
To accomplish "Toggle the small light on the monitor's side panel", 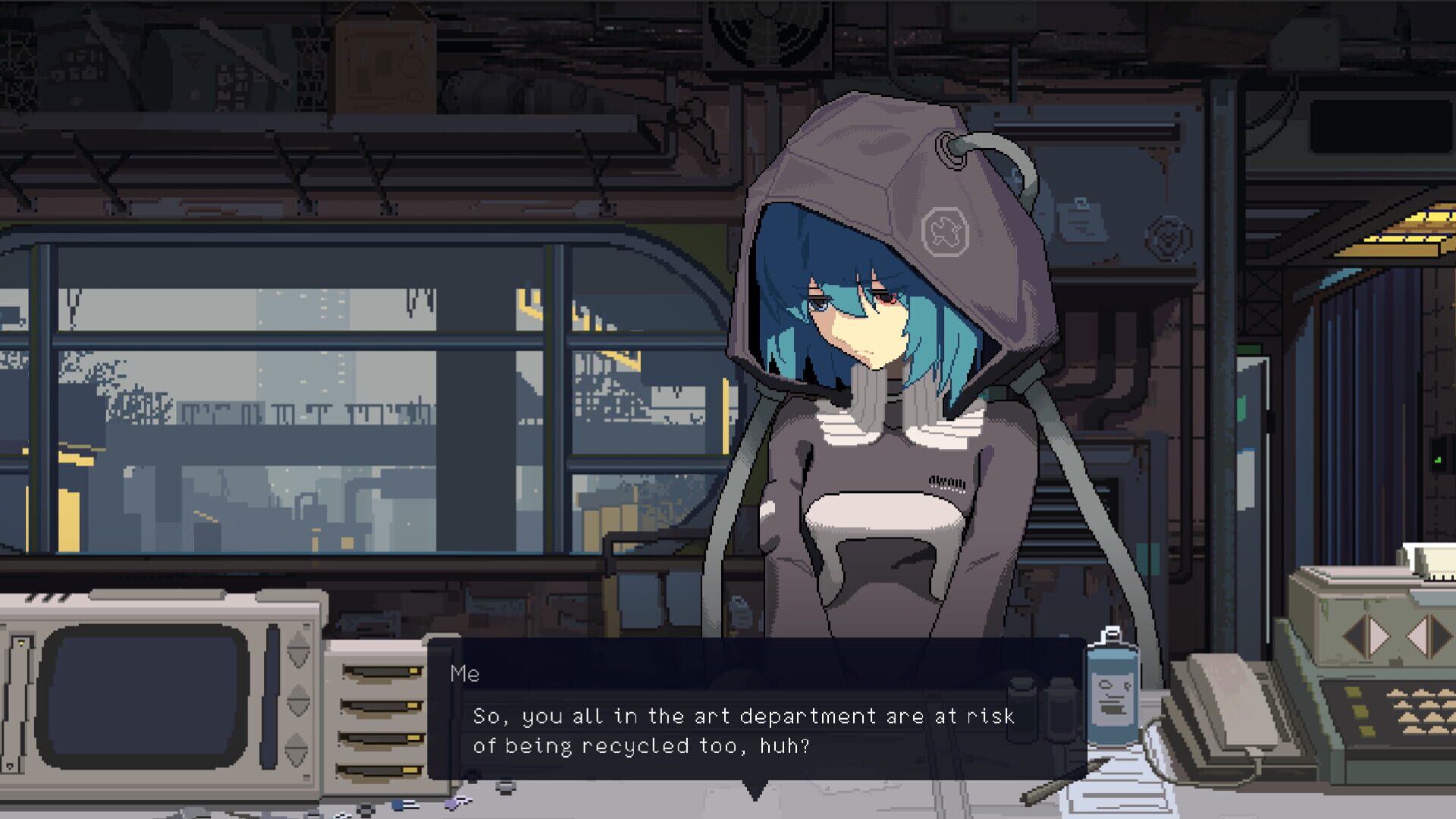I will (x=21, y=644).
